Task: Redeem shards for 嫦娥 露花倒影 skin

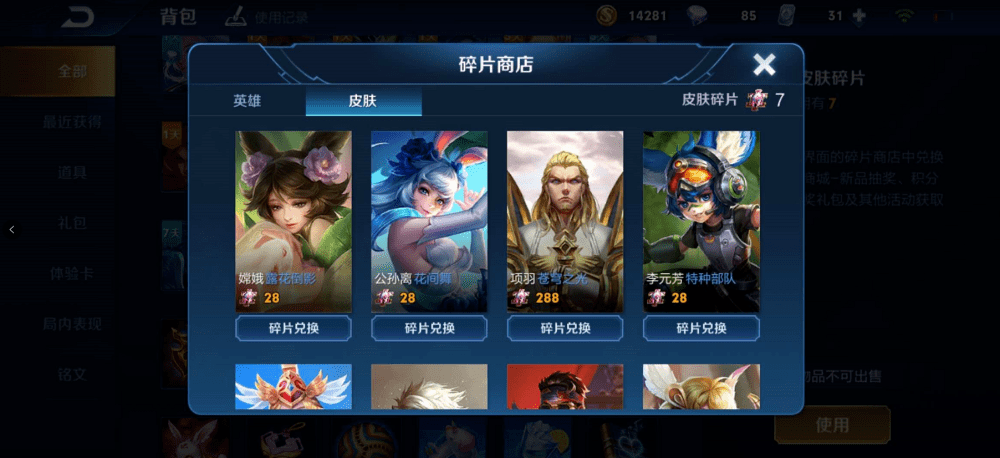Action: tap(293, 328)
